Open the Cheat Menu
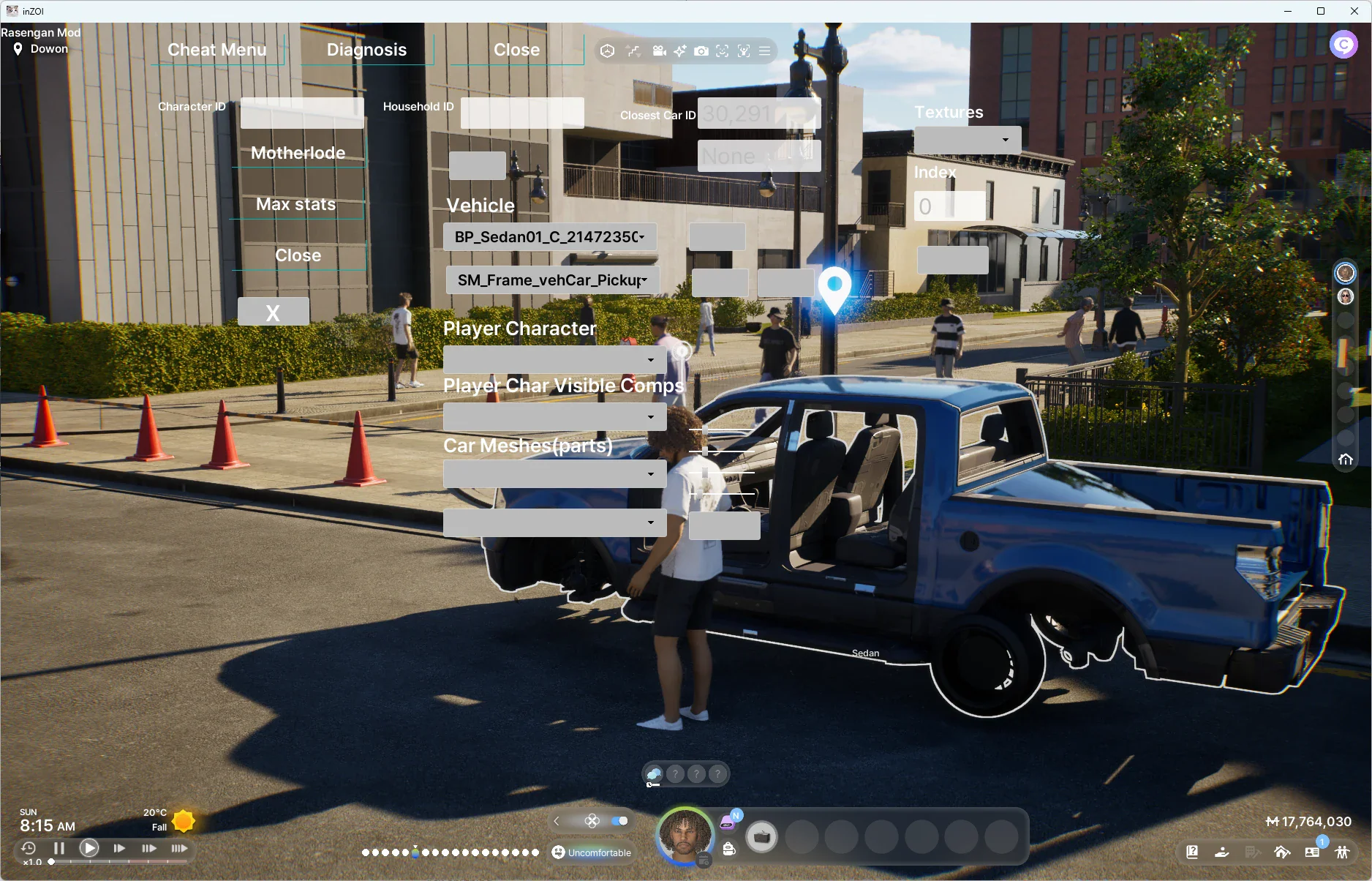1372x881 pixels. 217,50
